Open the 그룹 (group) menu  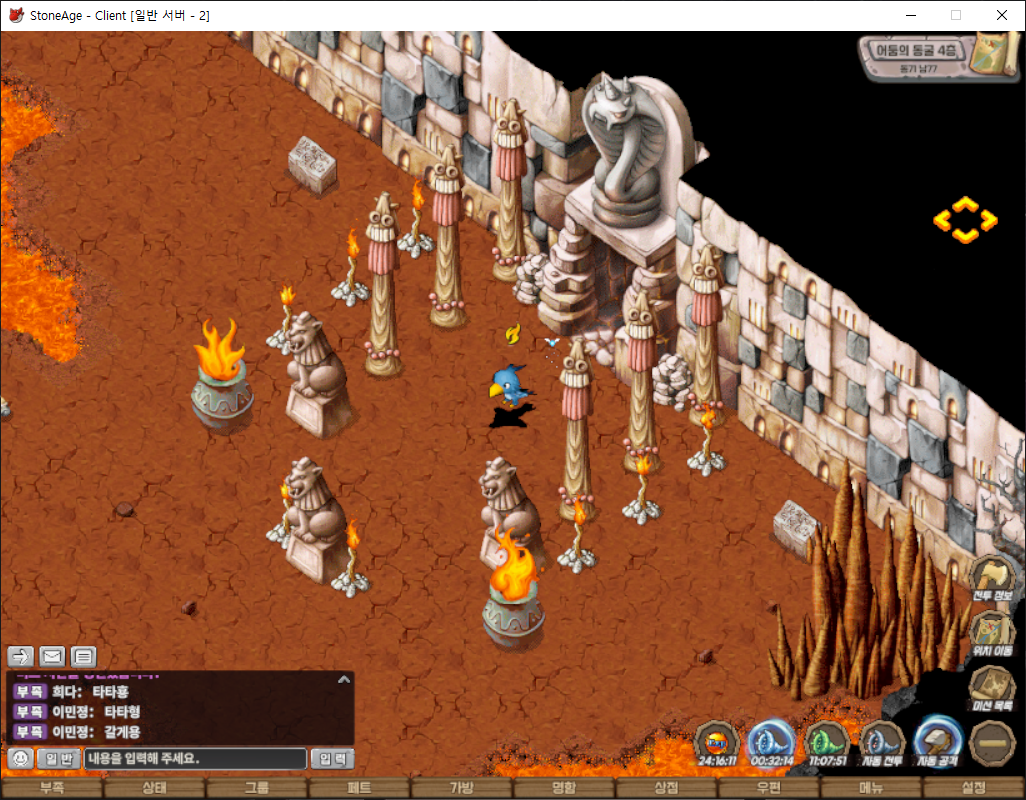[x=257, y=788]
